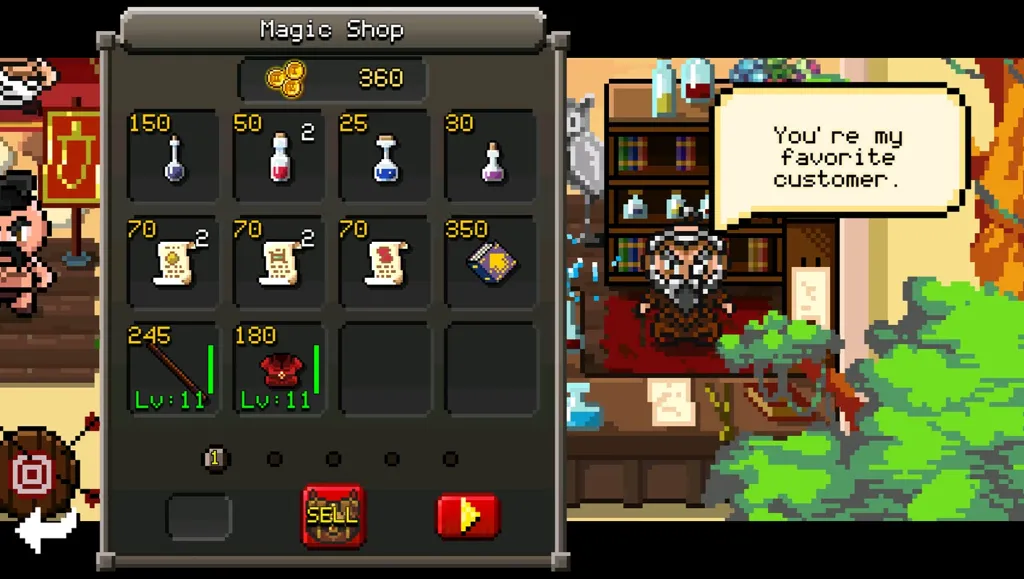This screenshot has height=579, width=1024.
Task: Buy the dark blue flask priced 150
Action: coord(174,157)
